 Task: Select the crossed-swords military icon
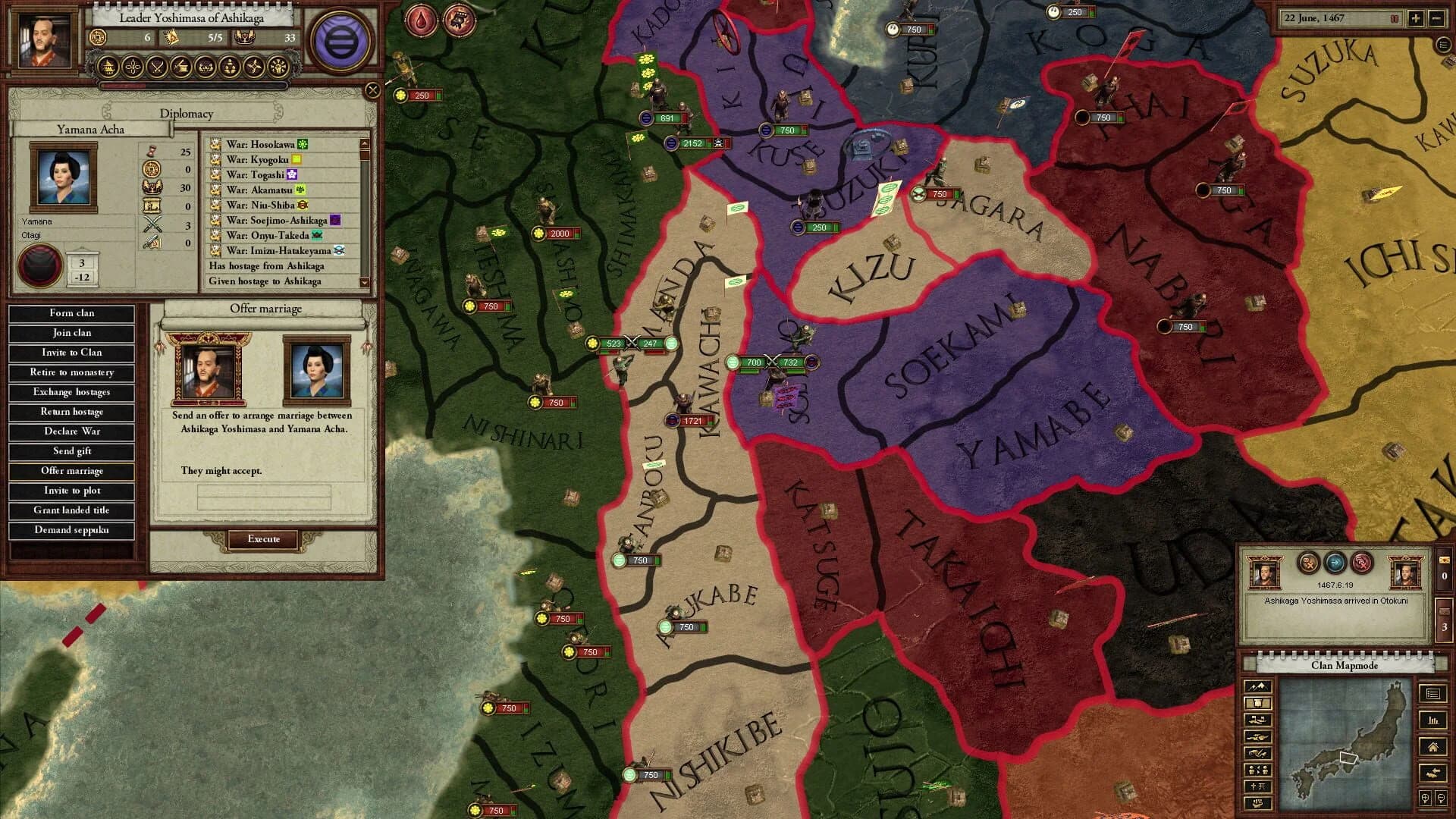point(157,67)
